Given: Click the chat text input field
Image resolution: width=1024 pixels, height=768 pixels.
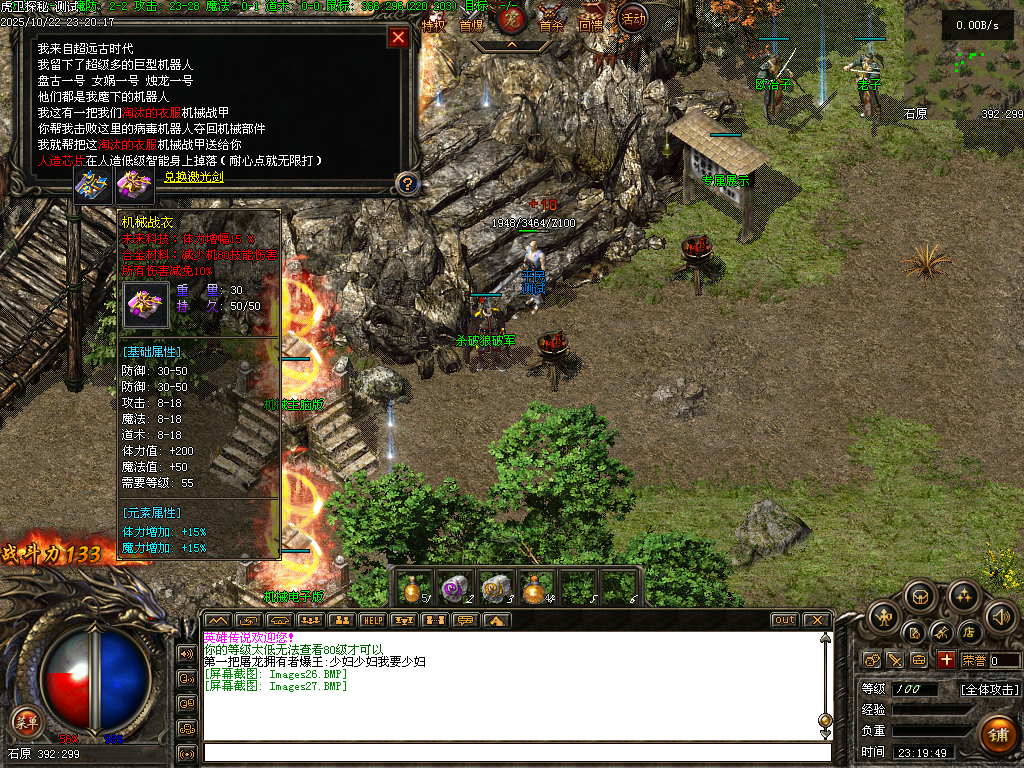Looking at the screenshot, I should tap(515, 752).
